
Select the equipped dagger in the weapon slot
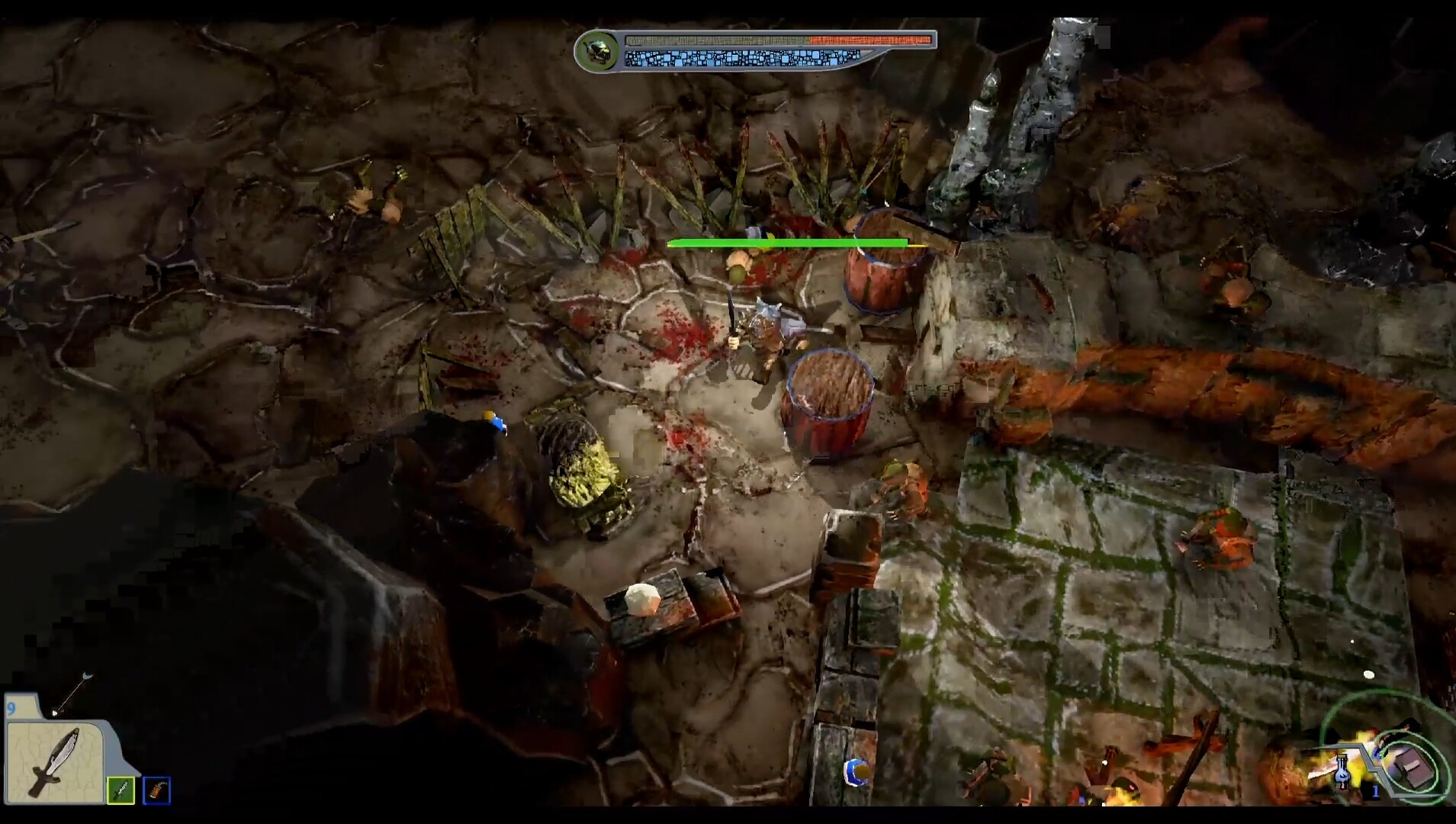pyautogui.click(x=55, y=763)
